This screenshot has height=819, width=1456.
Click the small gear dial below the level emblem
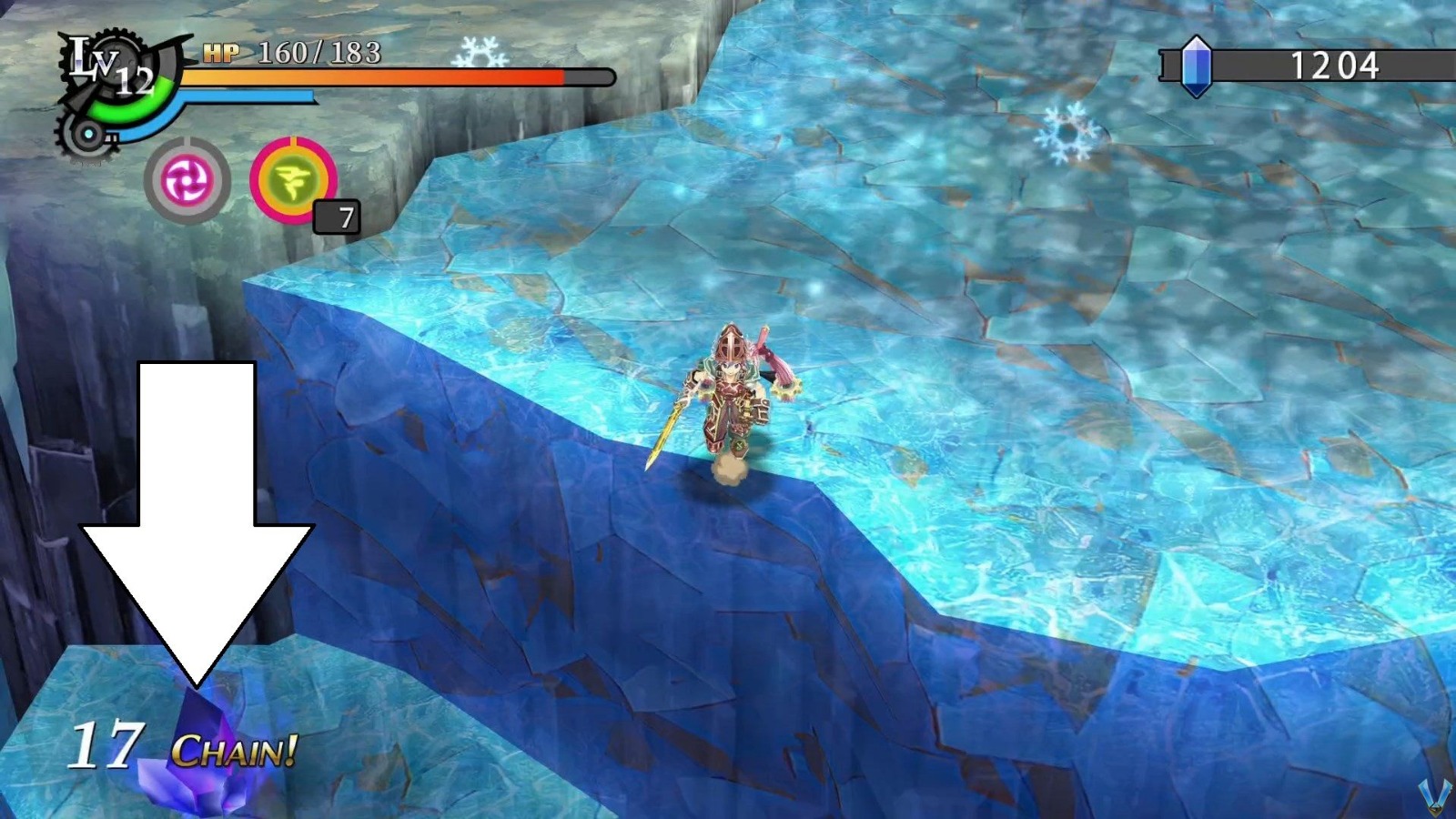point(88,136)
